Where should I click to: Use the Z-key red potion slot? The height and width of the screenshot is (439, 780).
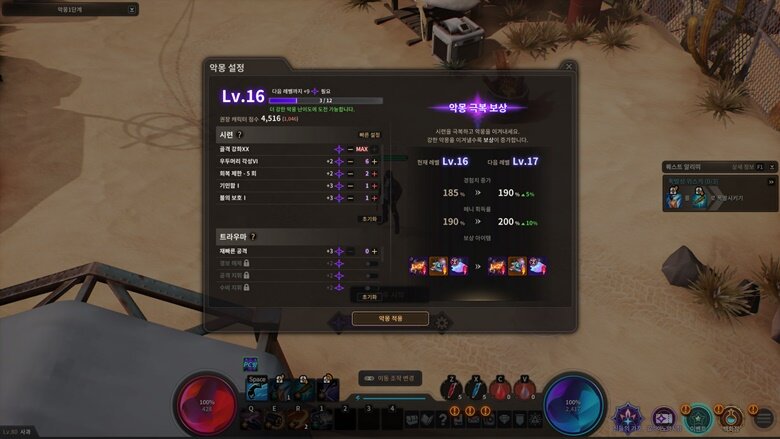pyautogui.click(x=454, y=390)
